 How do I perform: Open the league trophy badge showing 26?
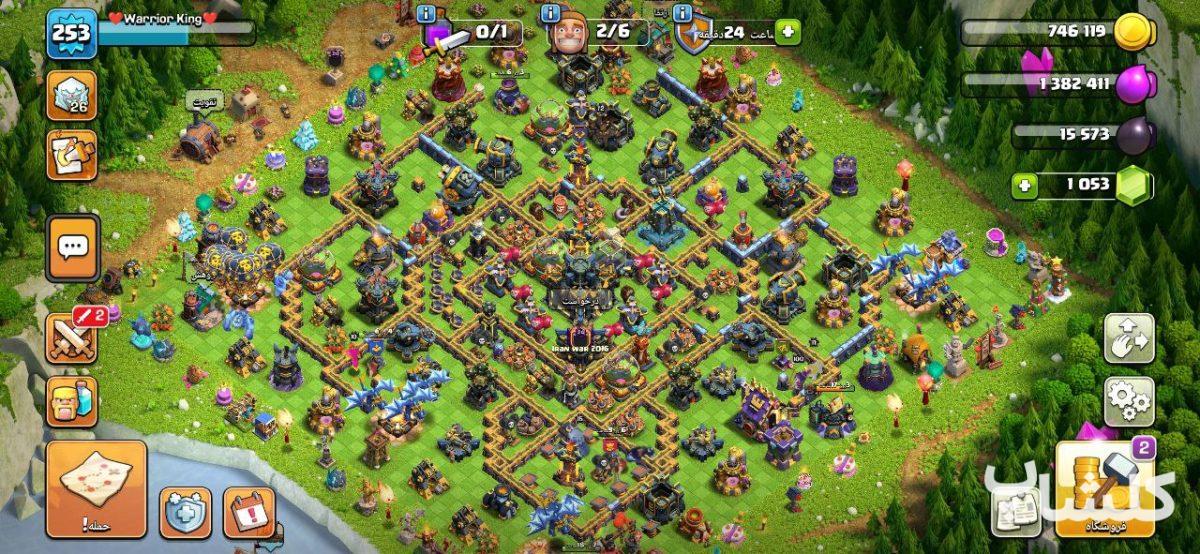click(71, 95)
